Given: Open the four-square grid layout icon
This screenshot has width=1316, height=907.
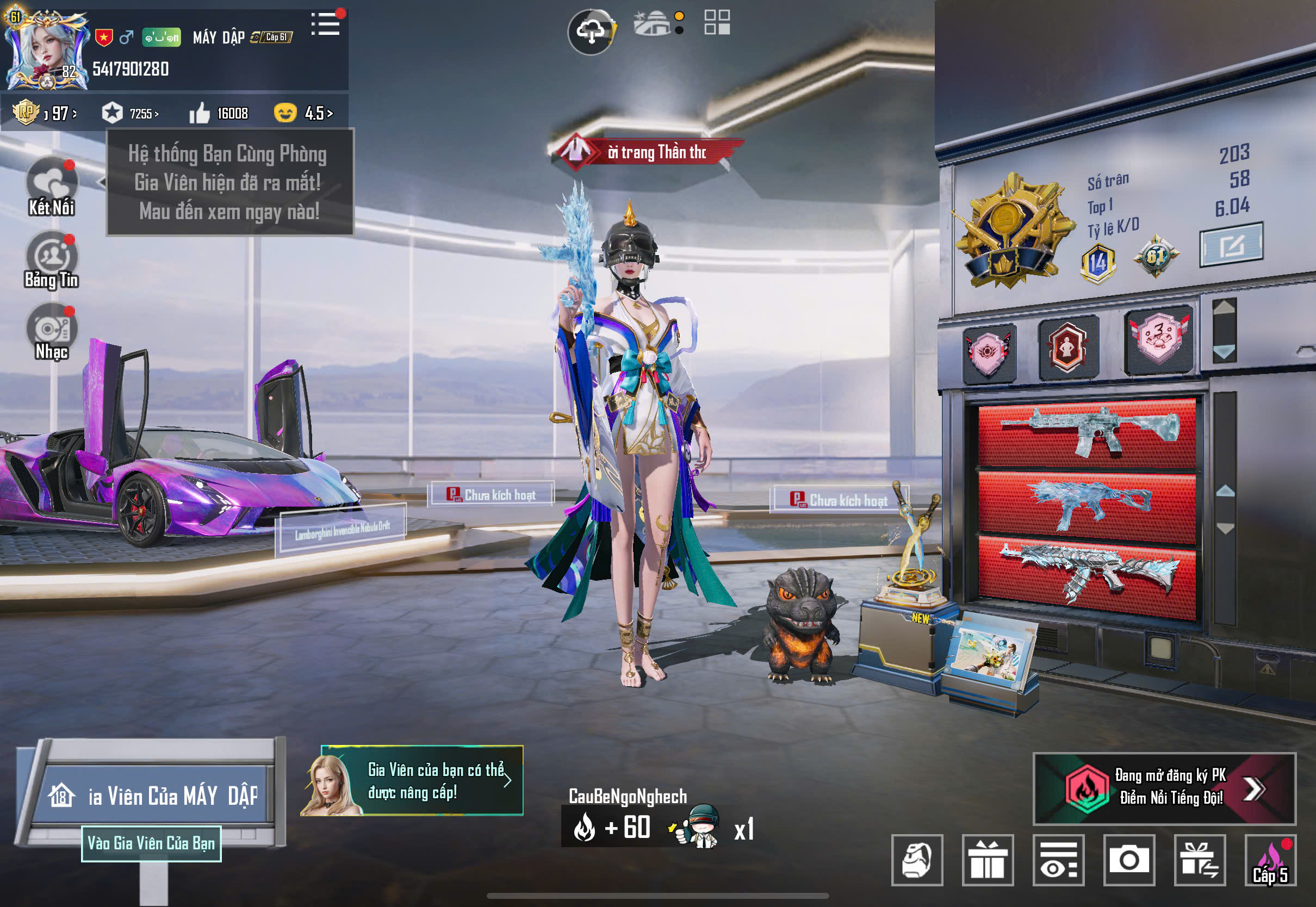Looking at the screenshot, I should 717,23.
